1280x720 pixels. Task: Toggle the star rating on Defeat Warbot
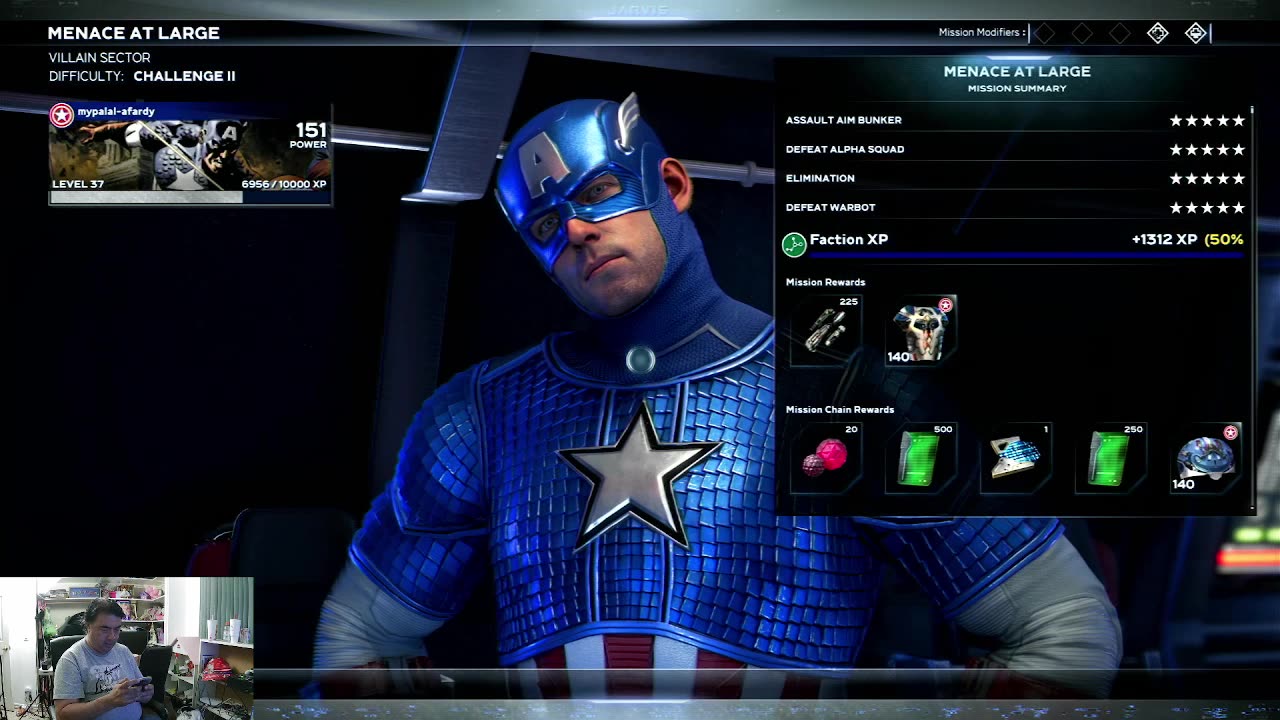(1207, 207)
